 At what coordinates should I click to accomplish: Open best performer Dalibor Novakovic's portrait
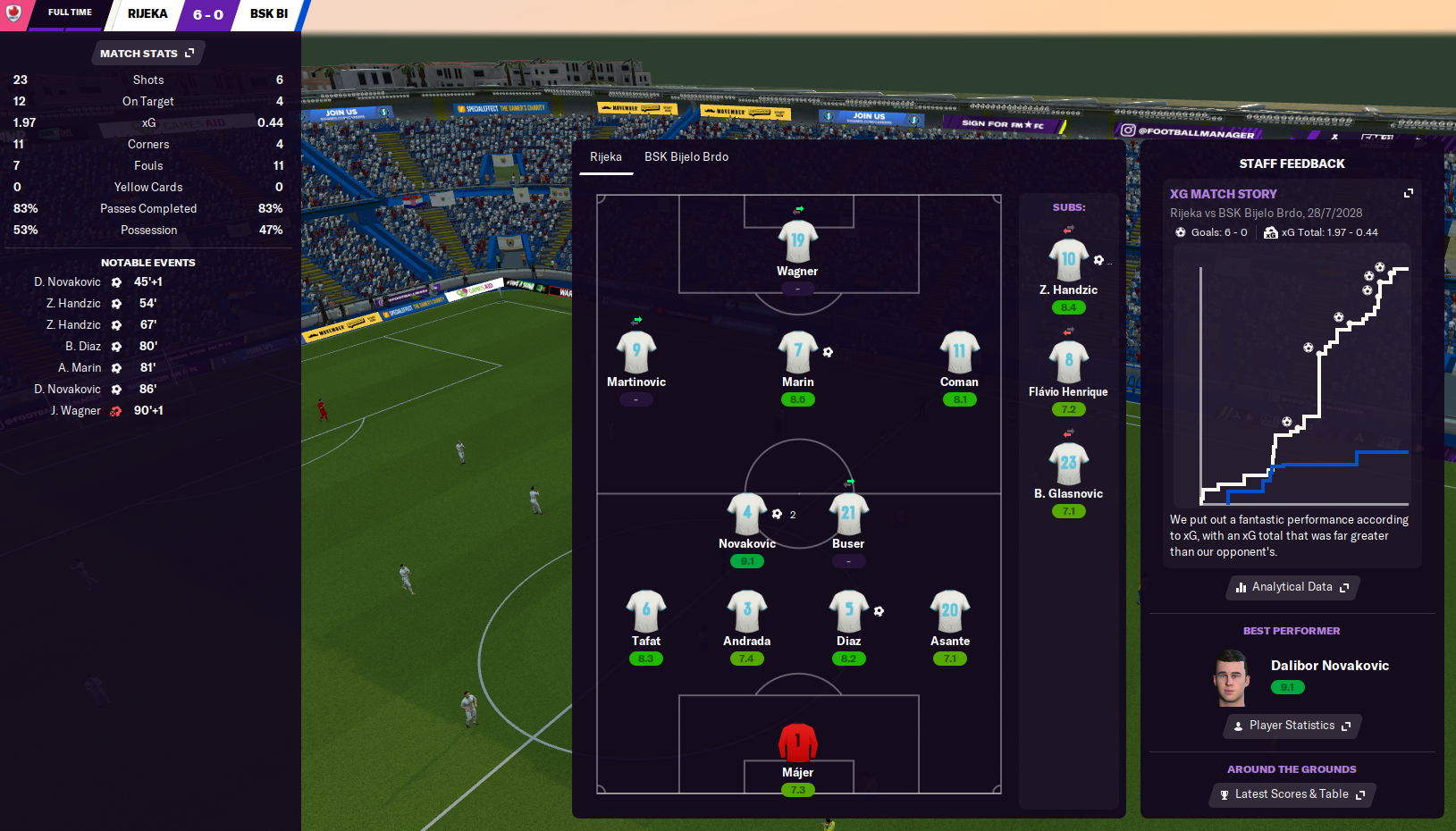(x=1230, y=677)
